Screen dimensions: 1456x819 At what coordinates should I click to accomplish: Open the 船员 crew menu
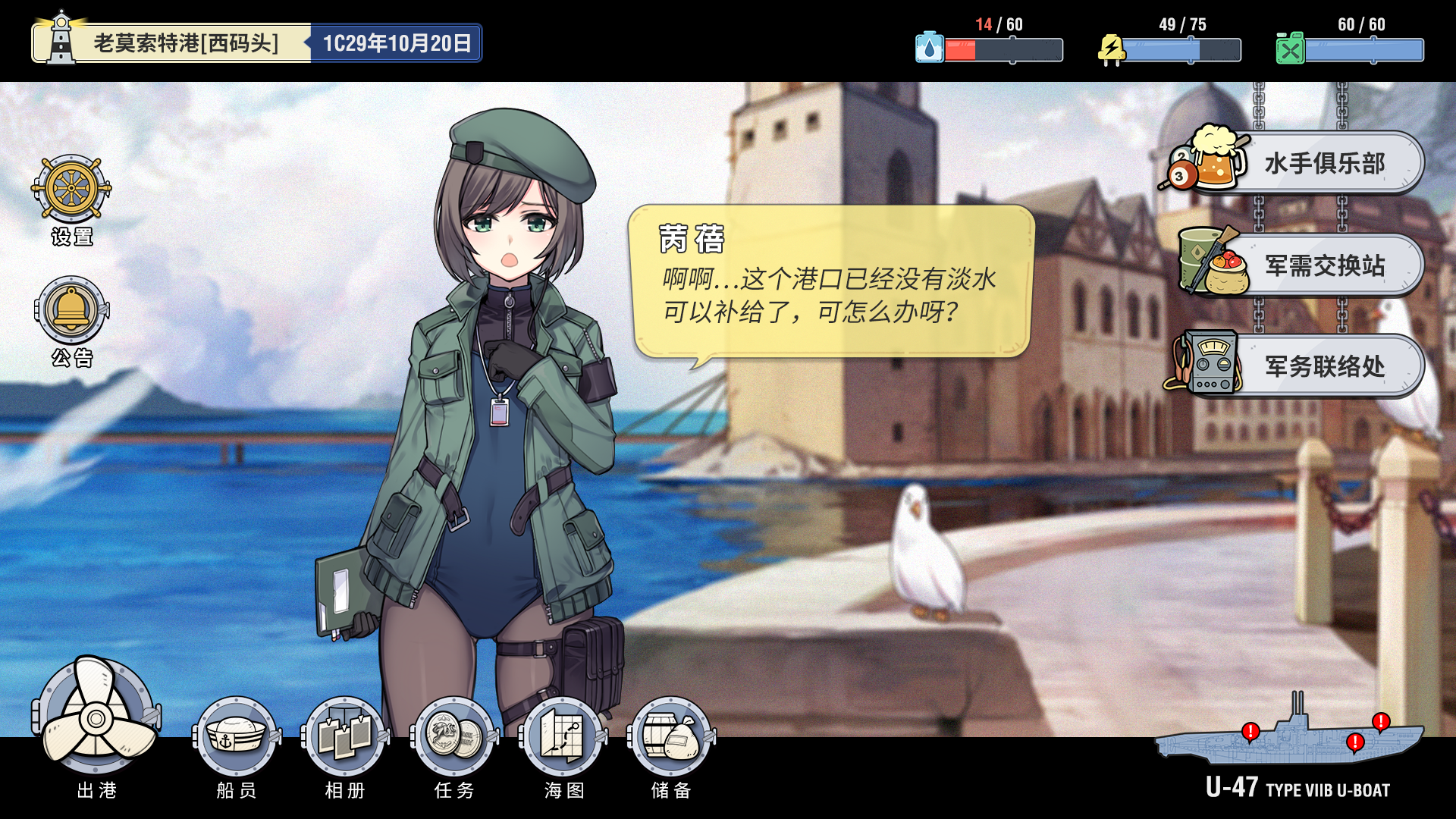pyautogui.click(x=236, y=736)
